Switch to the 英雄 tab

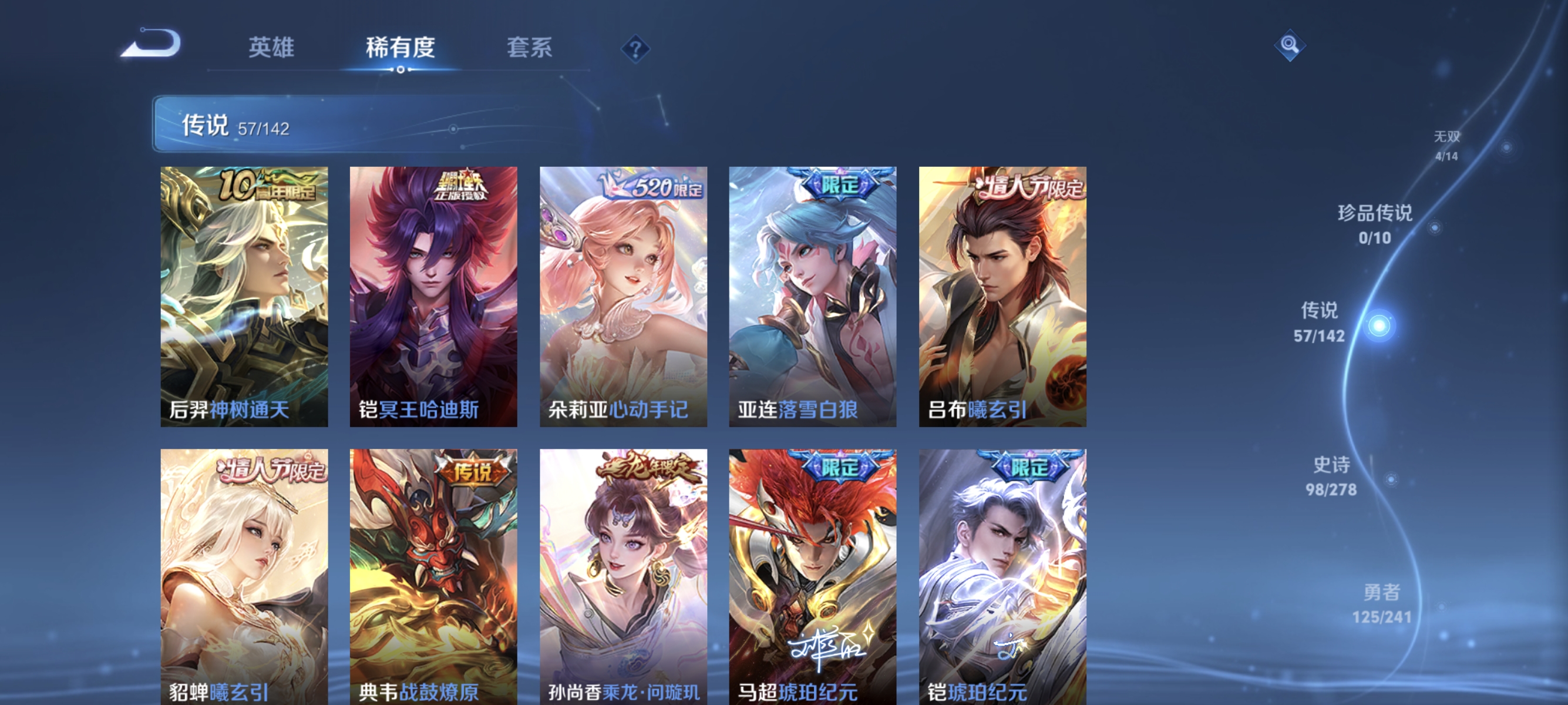[271, 48]
